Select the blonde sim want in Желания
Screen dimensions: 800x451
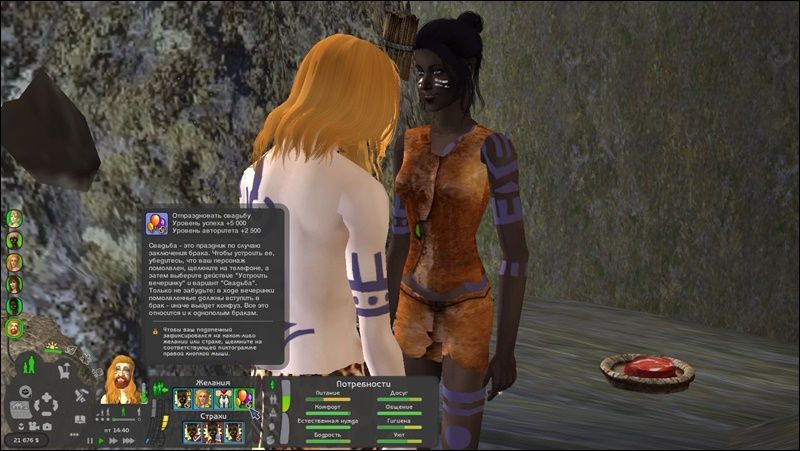(202, 399)
